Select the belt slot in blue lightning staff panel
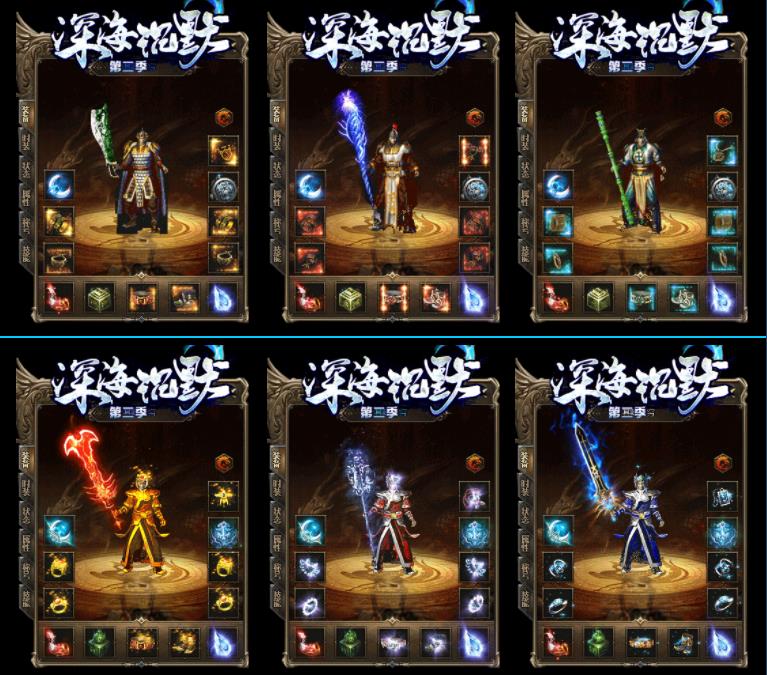Viewport: 767px width, 675px height. point(390,297)
